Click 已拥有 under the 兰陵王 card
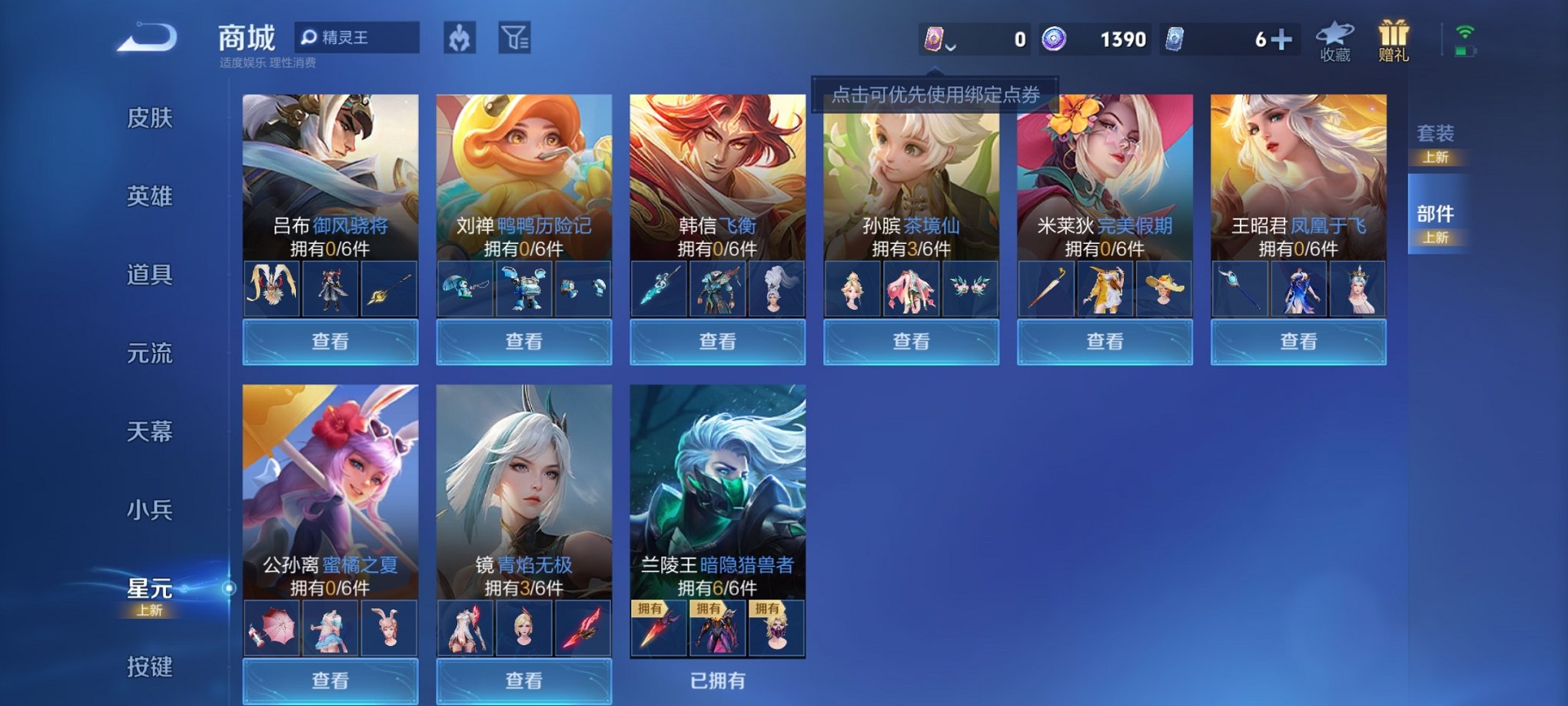 point(716,681)
